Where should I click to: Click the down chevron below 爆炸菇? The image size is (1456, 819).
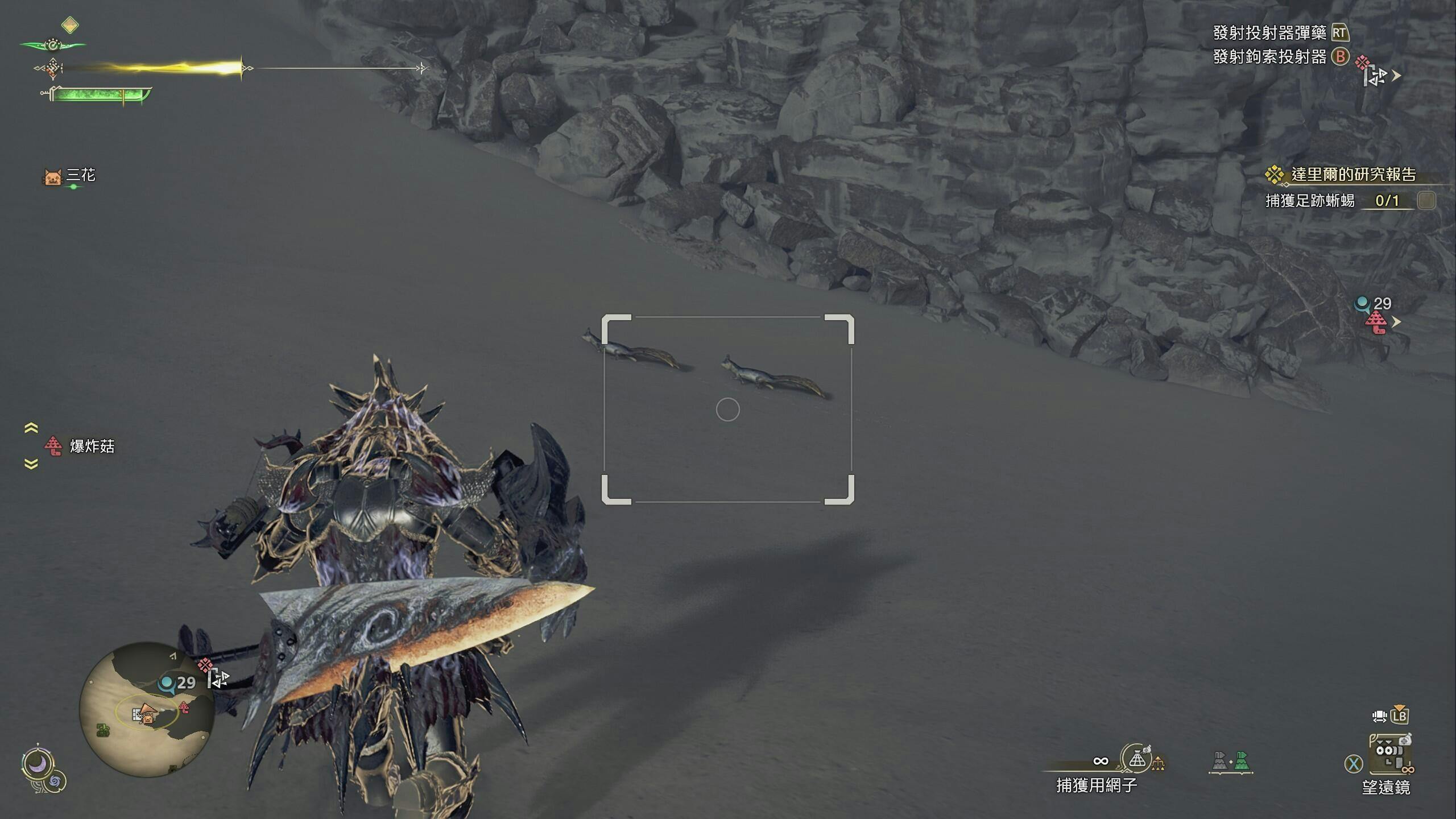(x=31, y=464)
